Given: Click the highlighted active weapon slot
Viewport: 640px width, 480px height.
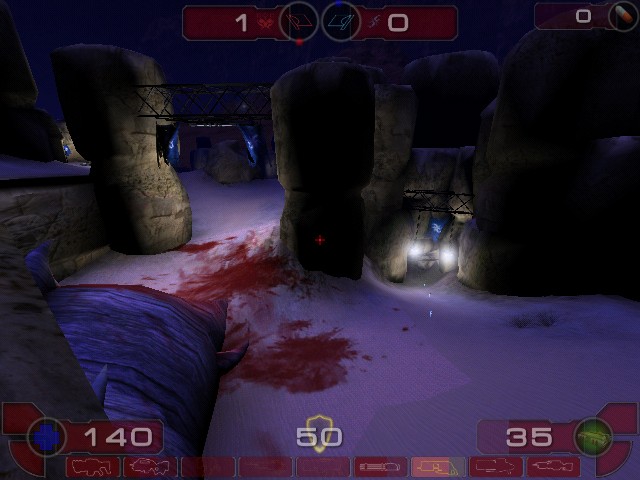Looking at the screenshot, I should 438,467.
